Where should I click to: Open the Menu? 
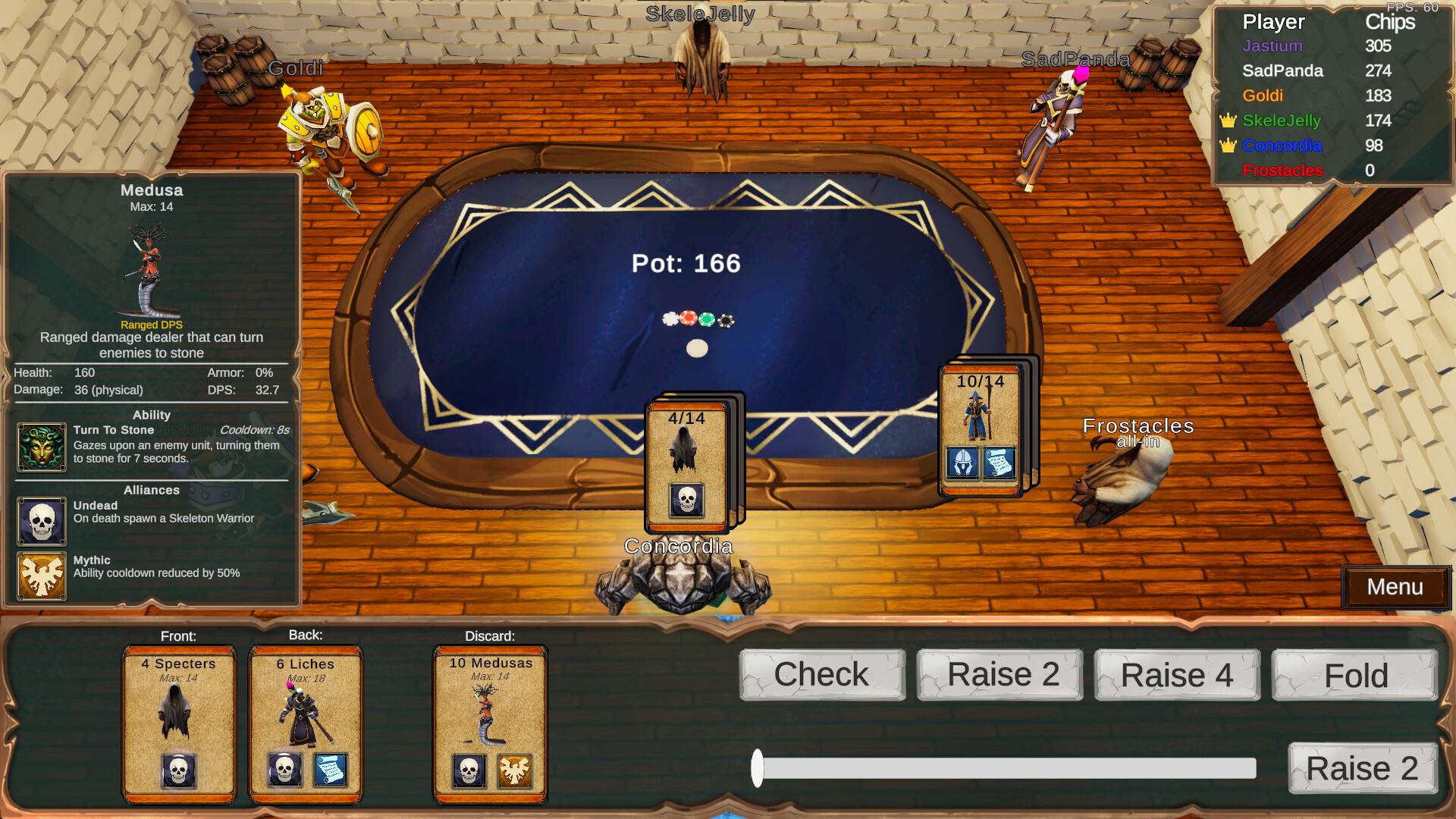tap(1396, 587)
